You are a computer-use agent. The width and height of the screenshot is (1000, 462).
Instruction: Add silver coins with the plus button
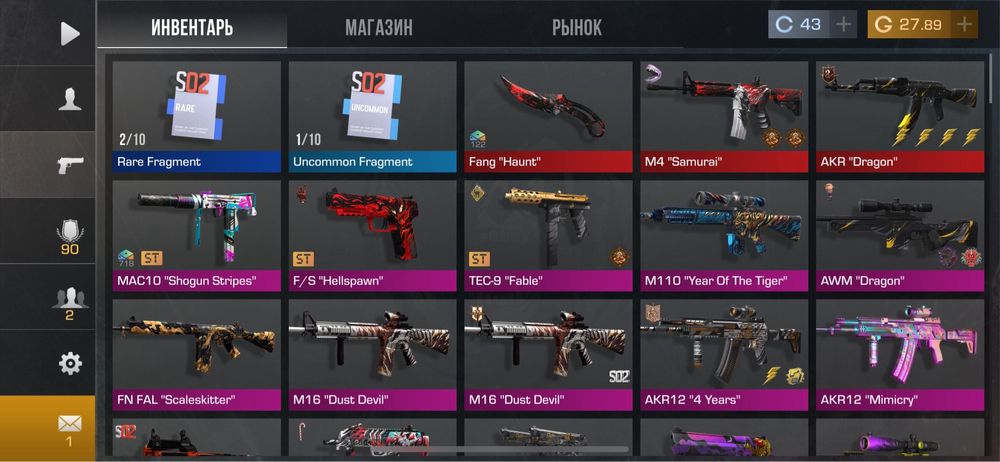[x=844, y=25]
